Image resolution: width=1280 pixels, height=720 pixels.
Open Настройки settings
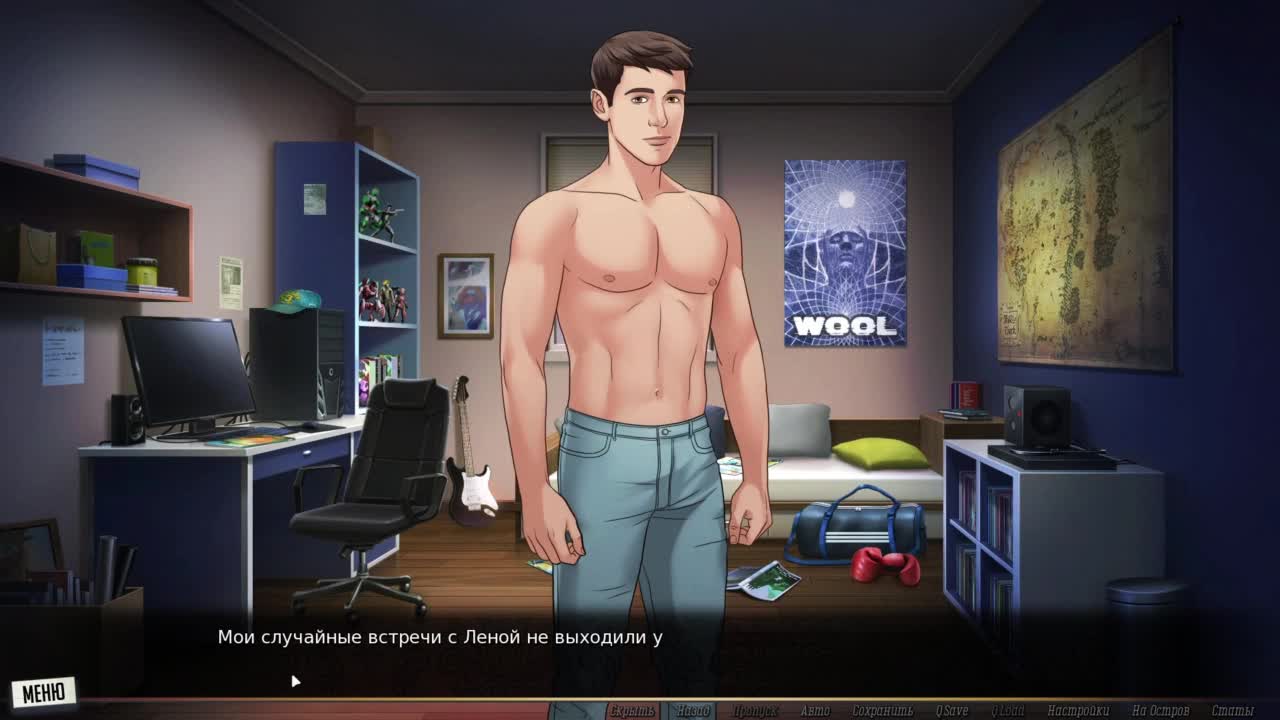(1078, 711)
